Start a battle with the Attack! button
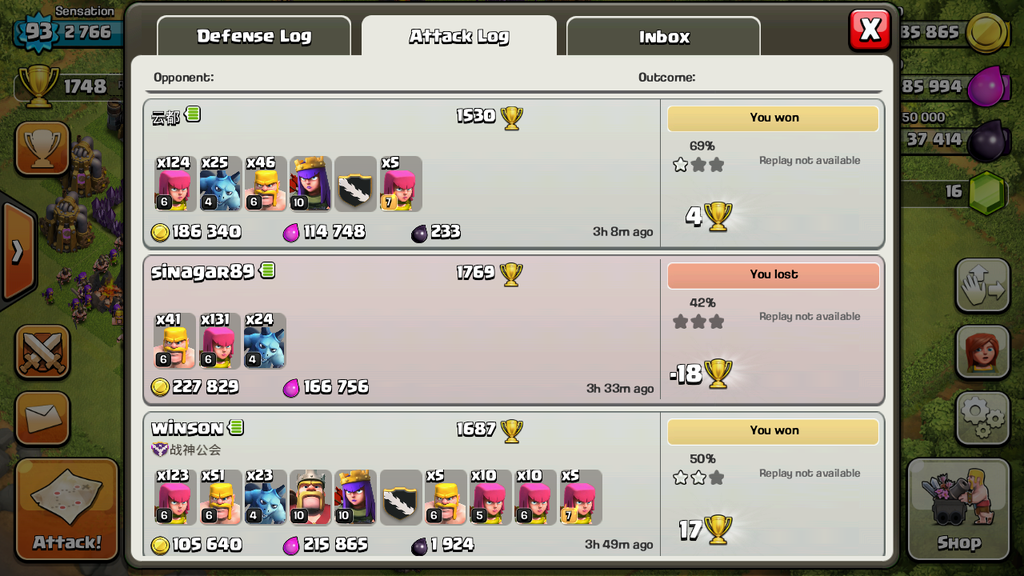1024x576 pixels. tap(67, 509)
